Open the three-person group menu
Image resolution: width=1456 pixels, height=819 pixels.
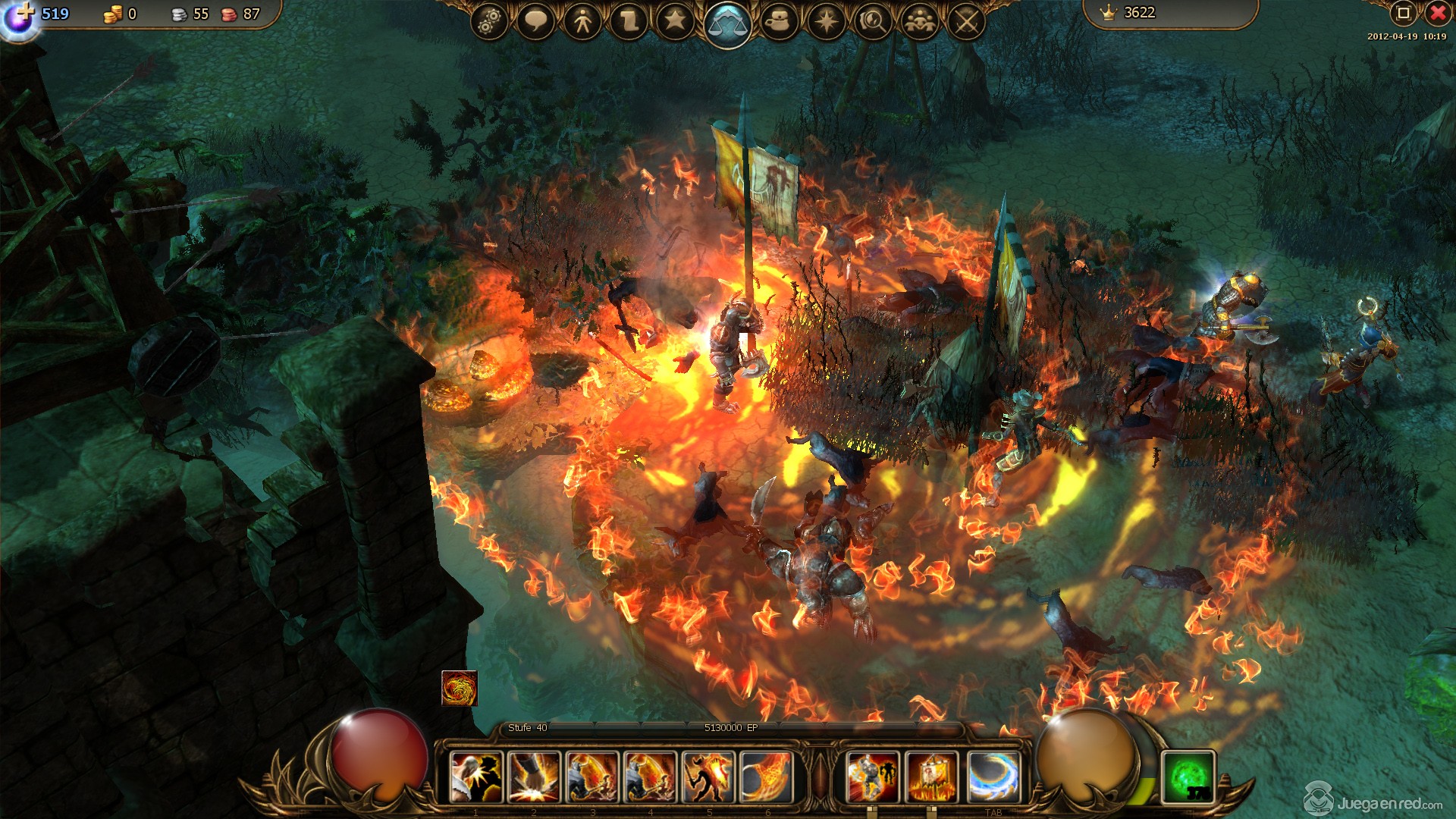(x=920, y=22)
